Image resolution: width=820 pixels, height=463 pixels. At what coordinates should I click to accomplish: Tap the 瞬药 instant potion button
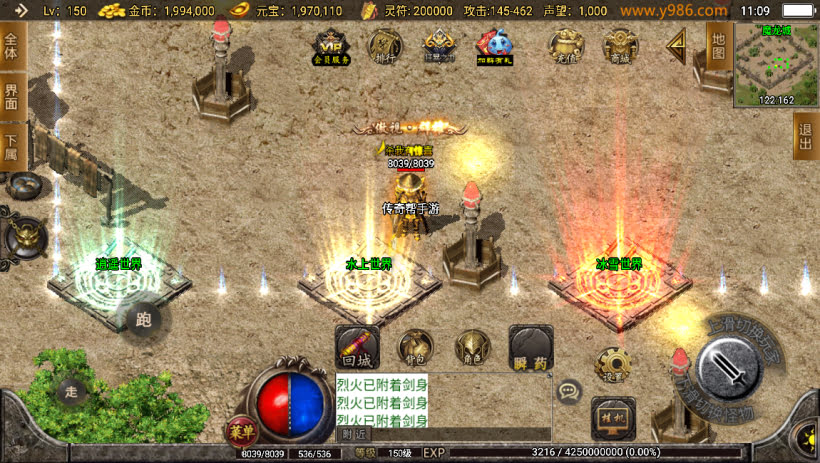[530, 346]
